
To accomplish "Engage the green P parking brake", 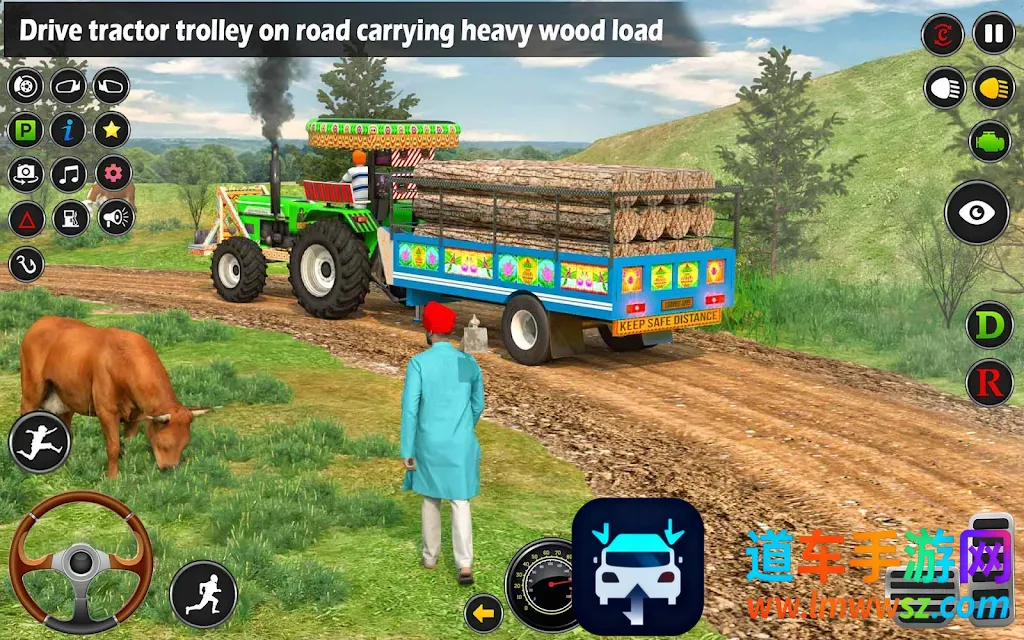I will click(x=26, y=130).
